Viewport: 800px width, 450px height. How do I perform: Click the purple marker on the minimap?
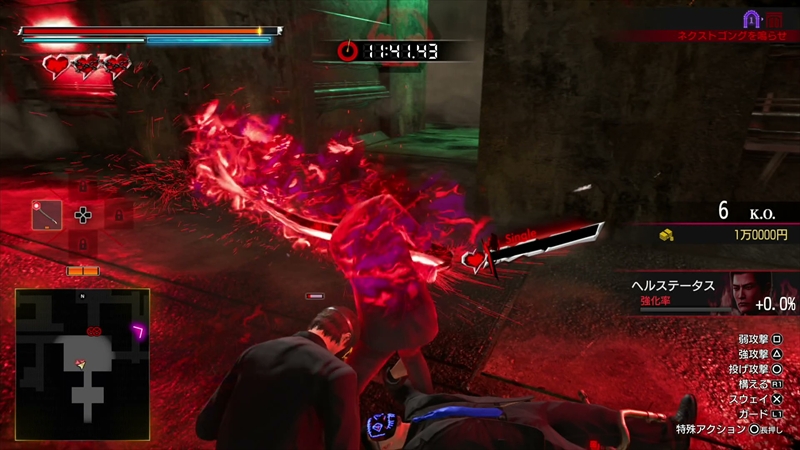point(139,329)
